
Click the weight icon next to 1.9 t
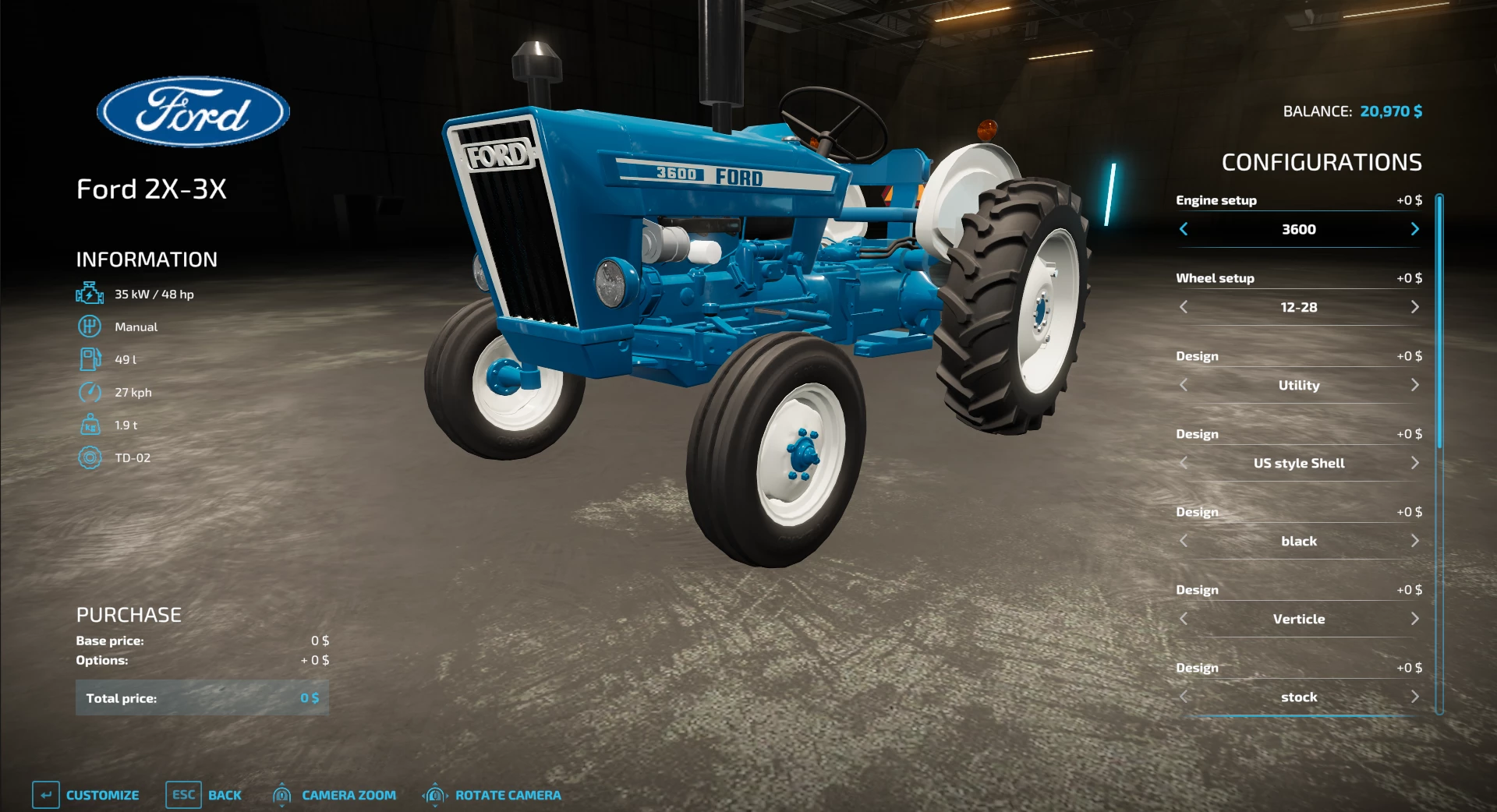(90, 425)
